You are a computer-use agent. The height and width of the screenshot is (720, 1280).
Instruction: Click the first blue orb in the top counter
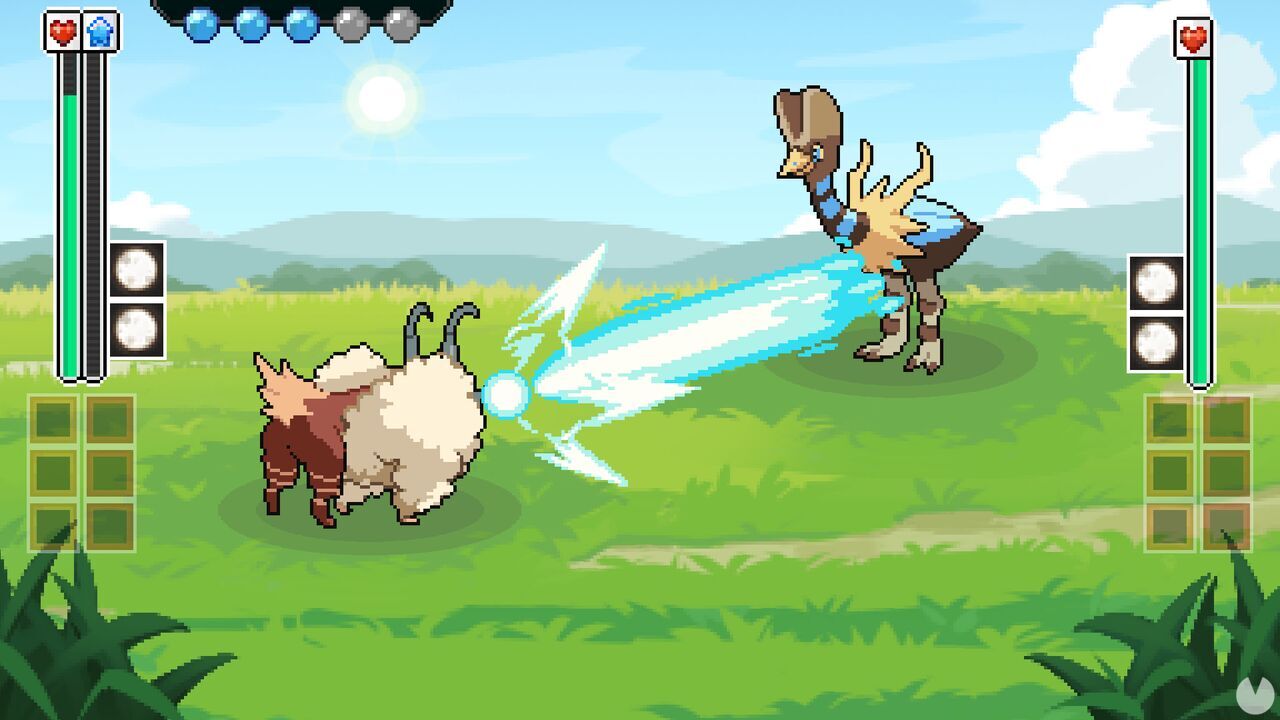[x=201, y=24]
